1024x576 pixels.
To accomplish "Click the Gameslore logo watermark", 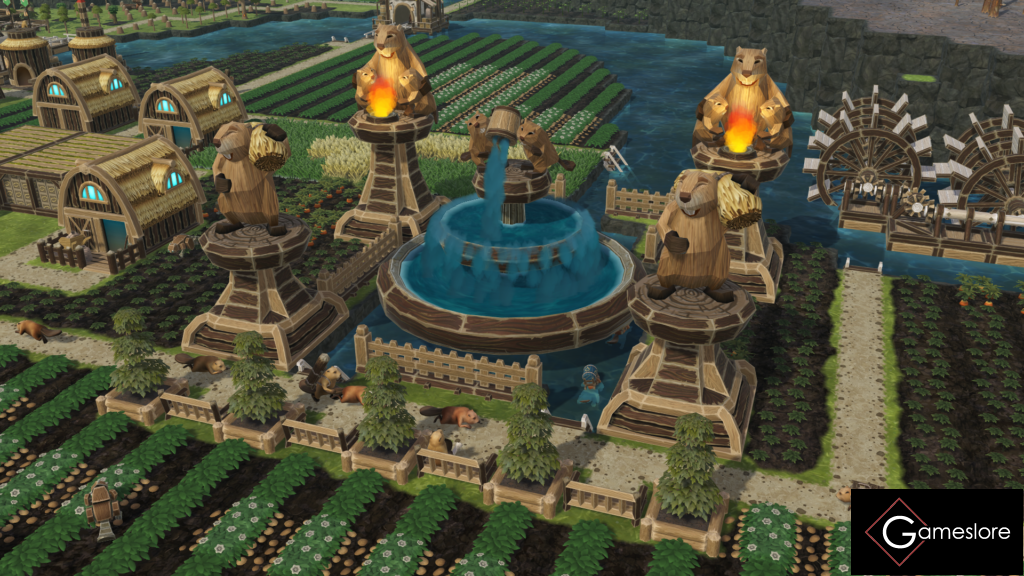I will [936, 531].
